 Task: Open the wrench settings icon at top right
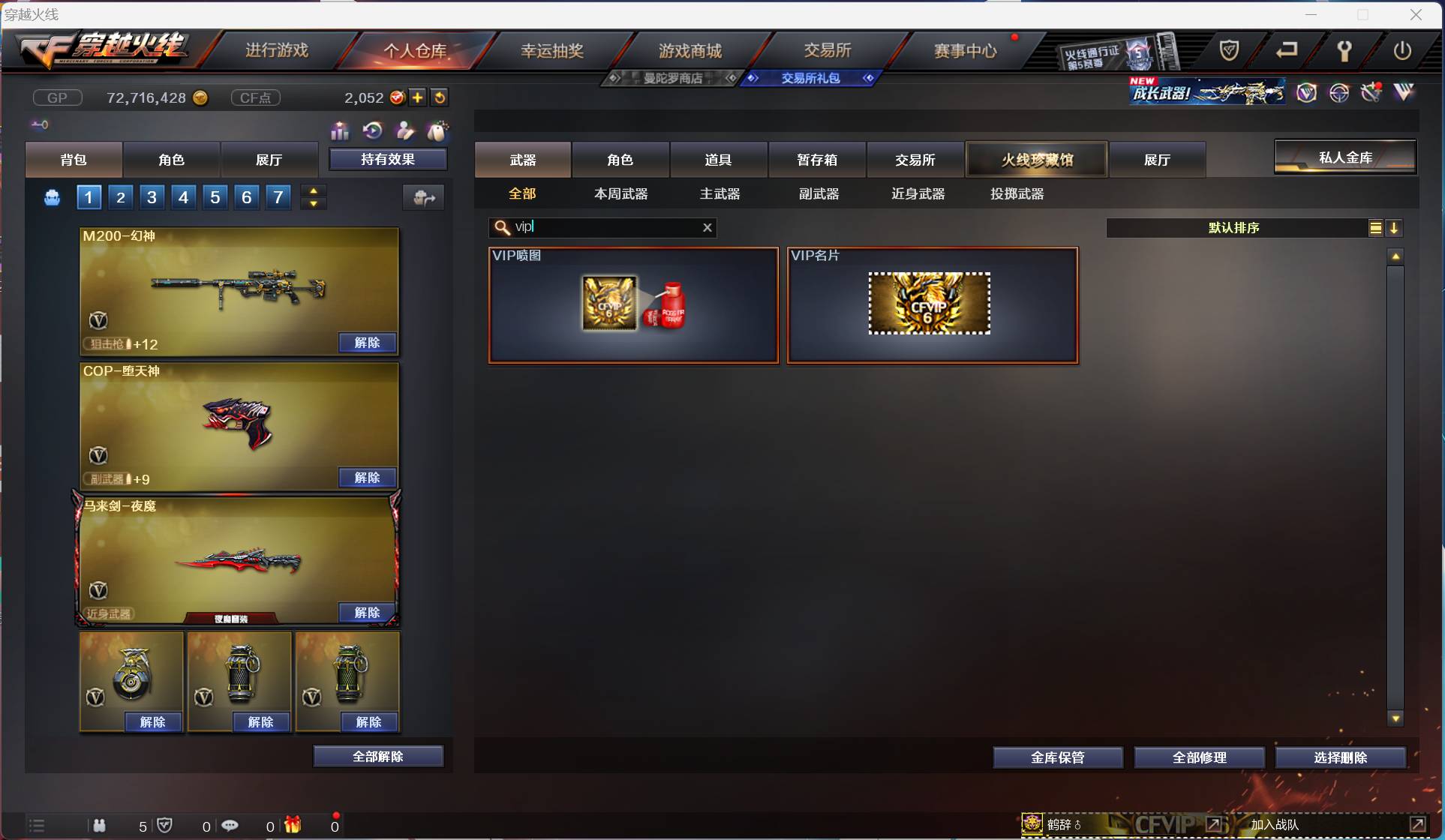[x=1344, y=51]
